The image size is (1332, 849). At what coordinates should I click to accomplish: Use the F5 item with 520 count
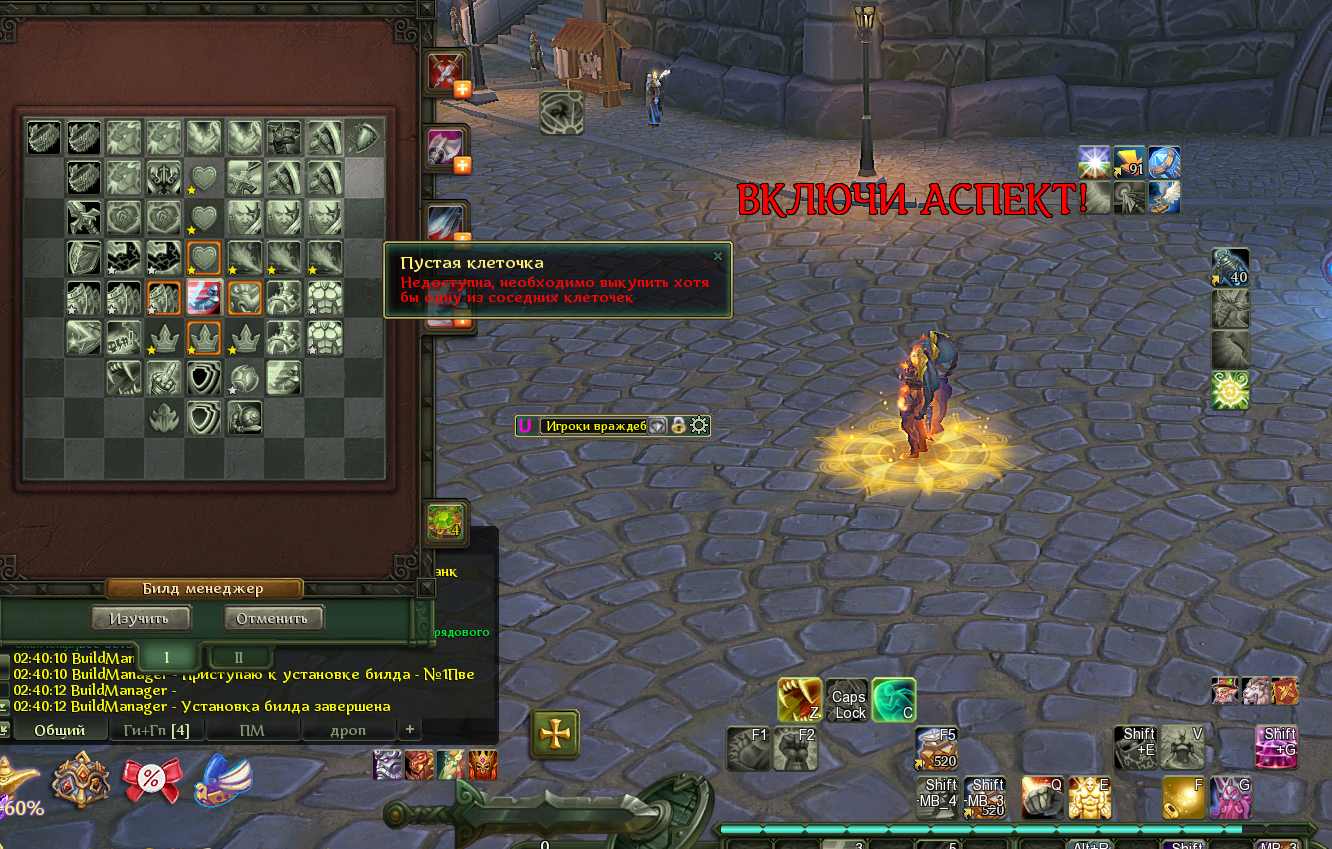(936, 748)
